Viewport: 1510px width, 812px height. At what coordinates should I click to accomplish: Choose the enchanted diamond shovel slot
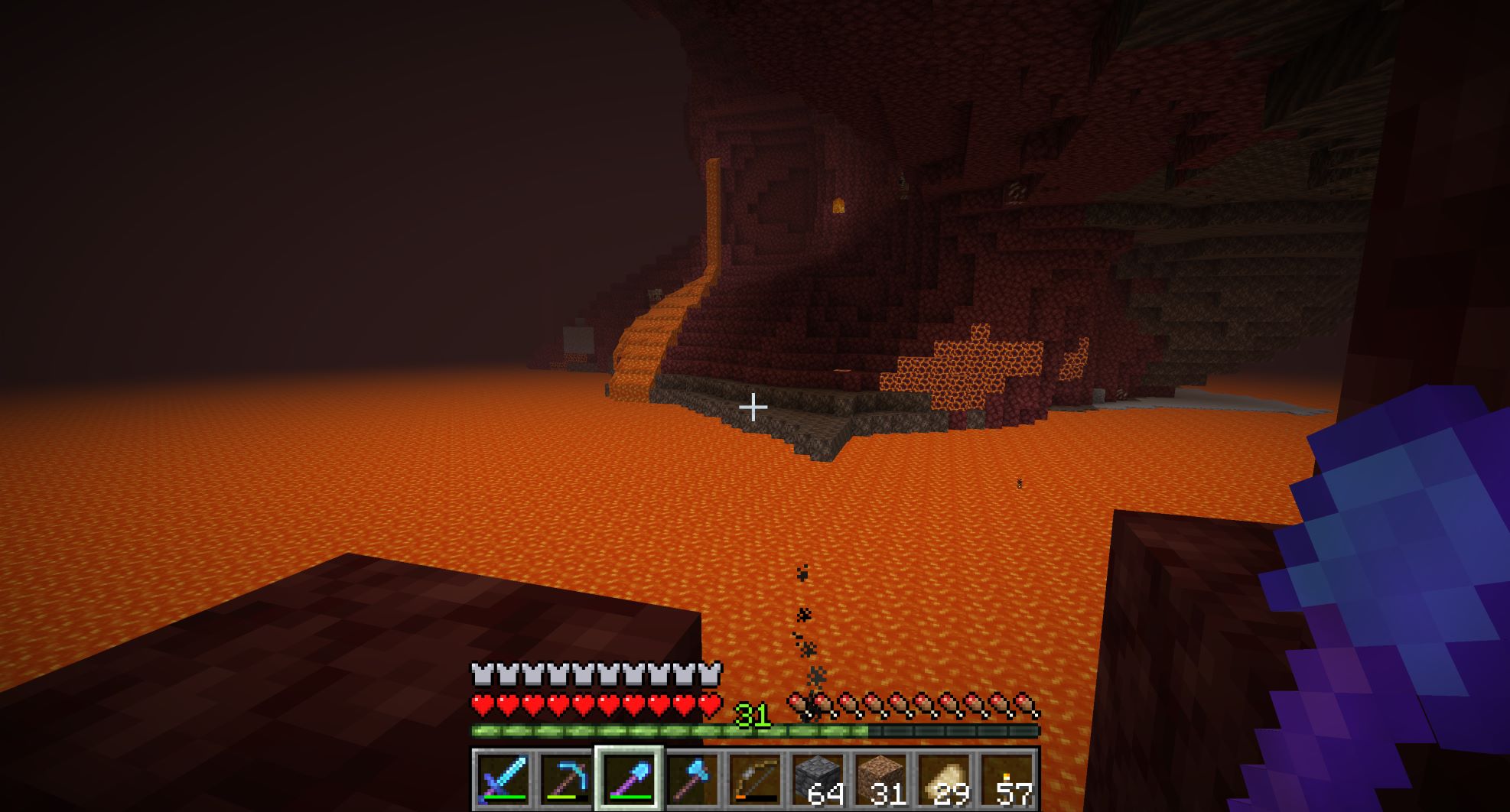pyautogui.click(x=629, y=779)
